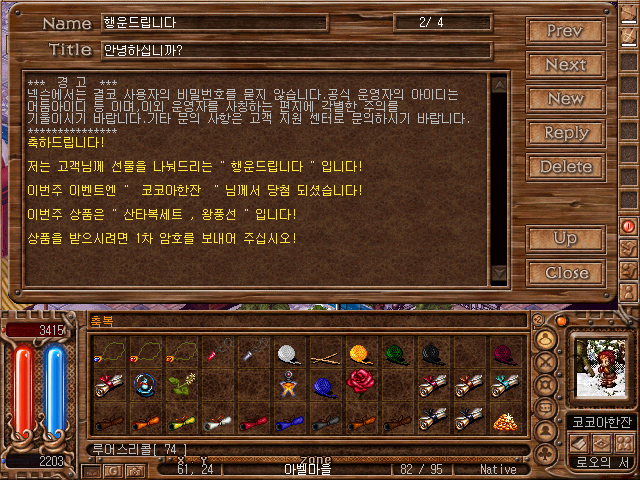This screenshot has width=640, height=480.
Task: Show the next mail message
Action: click(x=565, y=65)
